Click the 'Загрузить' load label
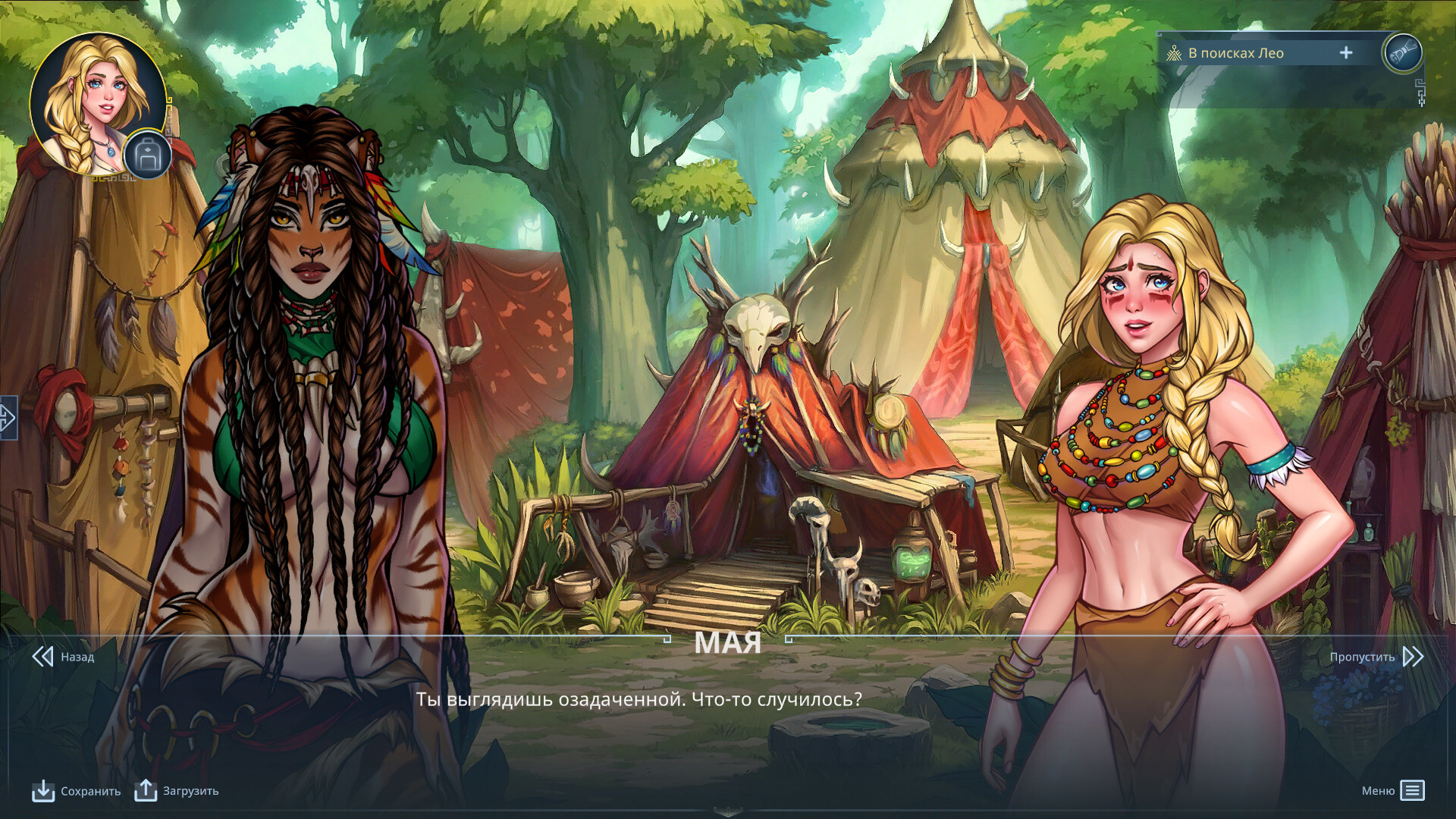Screen dimensions: 1456x819 190,791
